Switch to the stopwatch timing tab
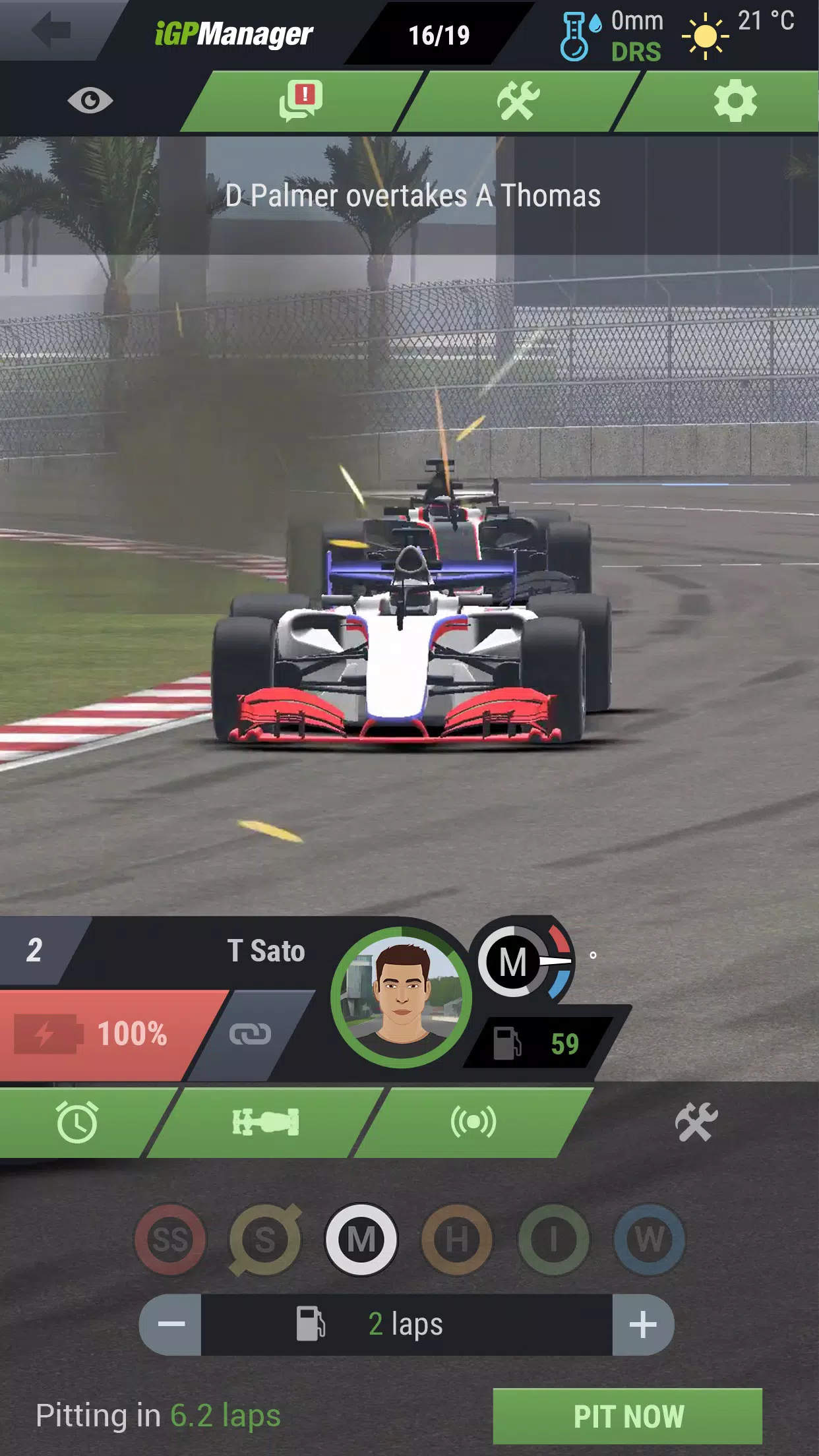The image size is (819, 1456). pos(78,1122)
